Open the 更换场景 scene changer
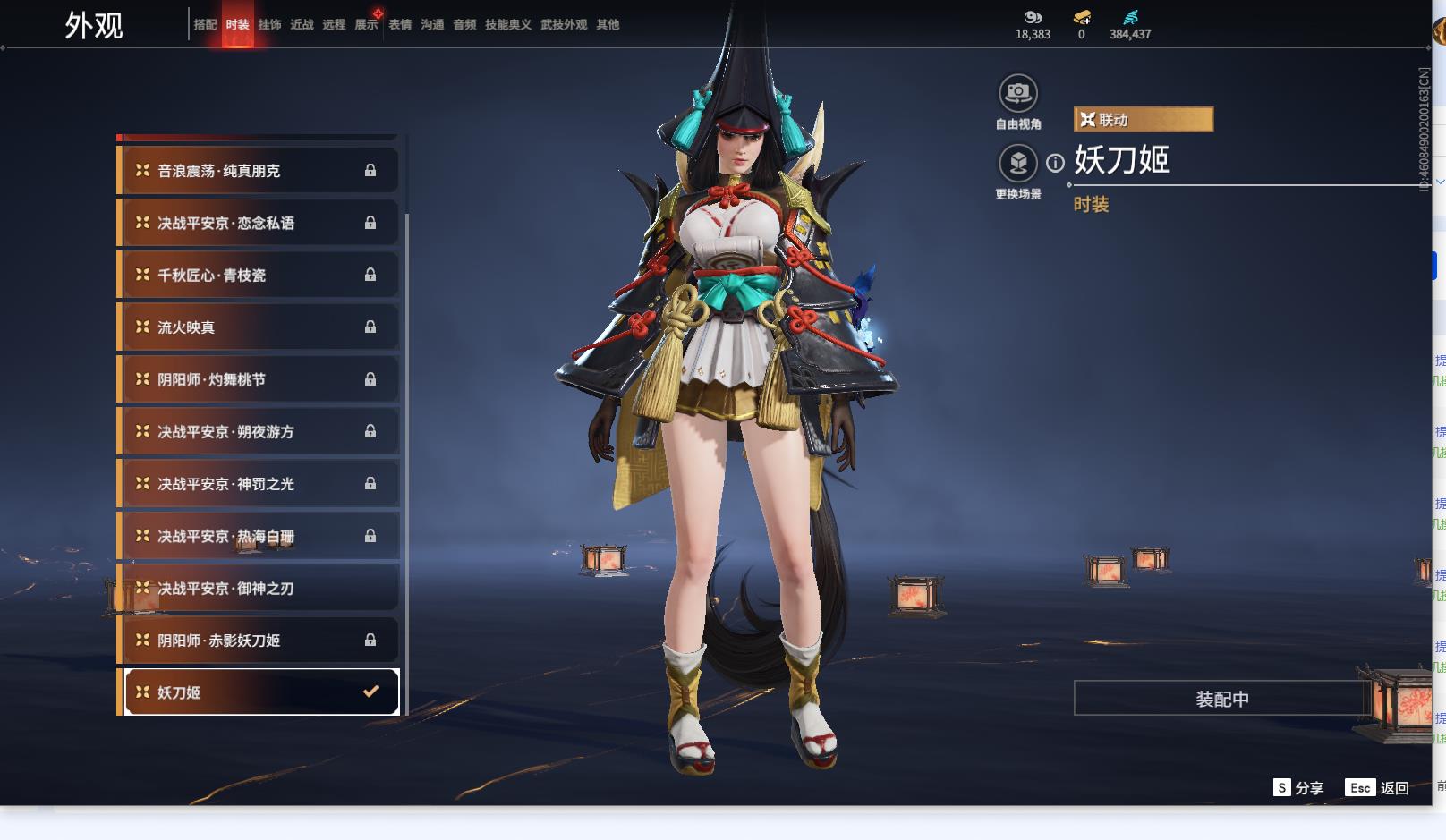The image size is (1446, 840). (1017, 163)
